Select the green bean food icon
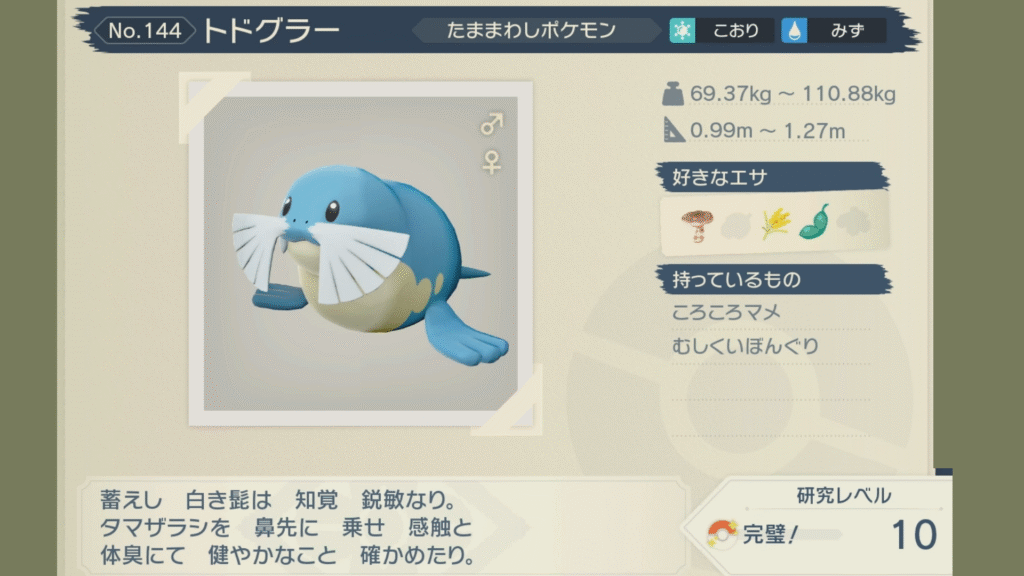Screen dimensions: 1024x576 (814, 222)
